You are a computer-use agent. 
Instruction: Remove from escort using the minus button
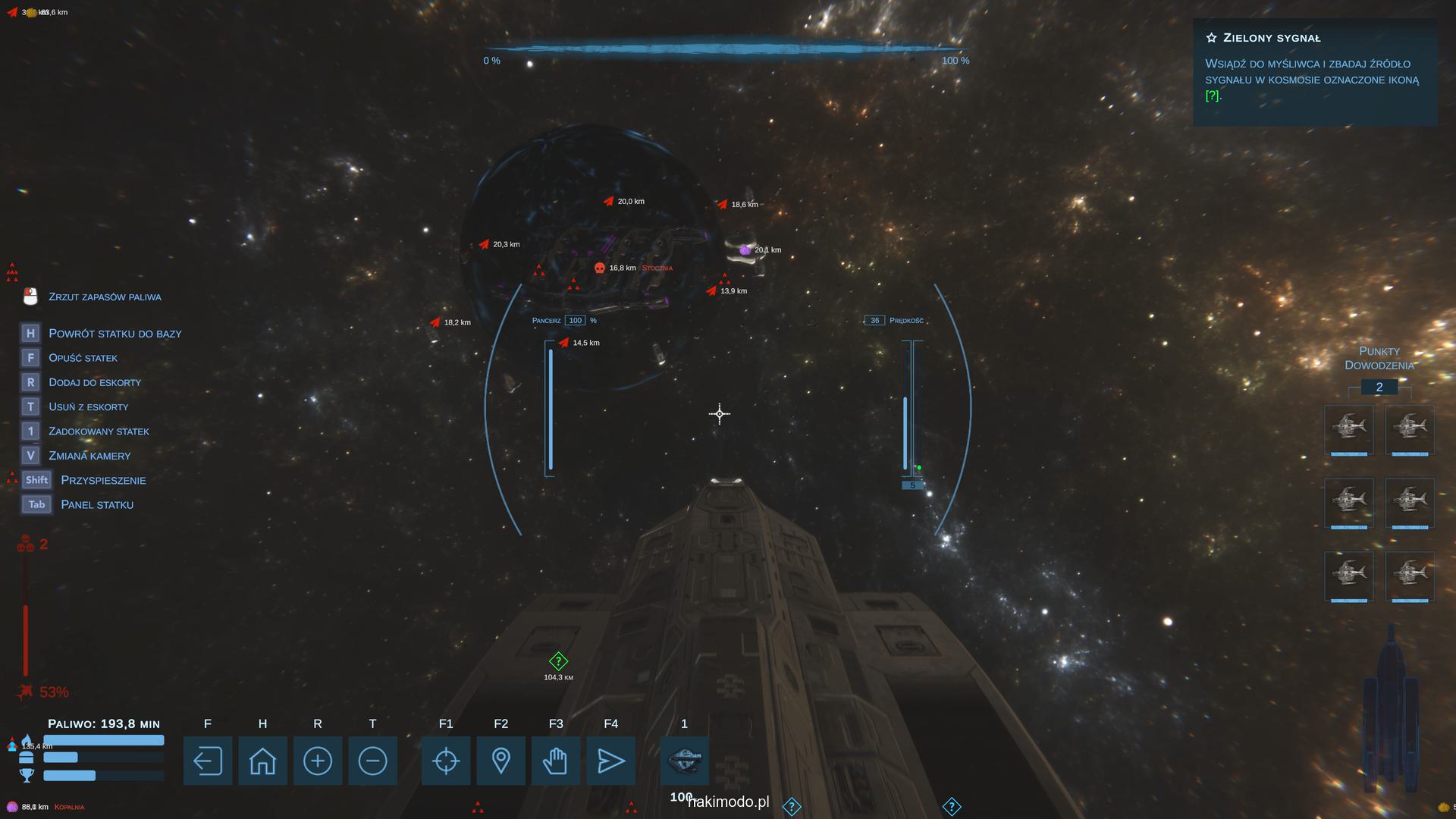pyautogui.click(x=372, y=761)
